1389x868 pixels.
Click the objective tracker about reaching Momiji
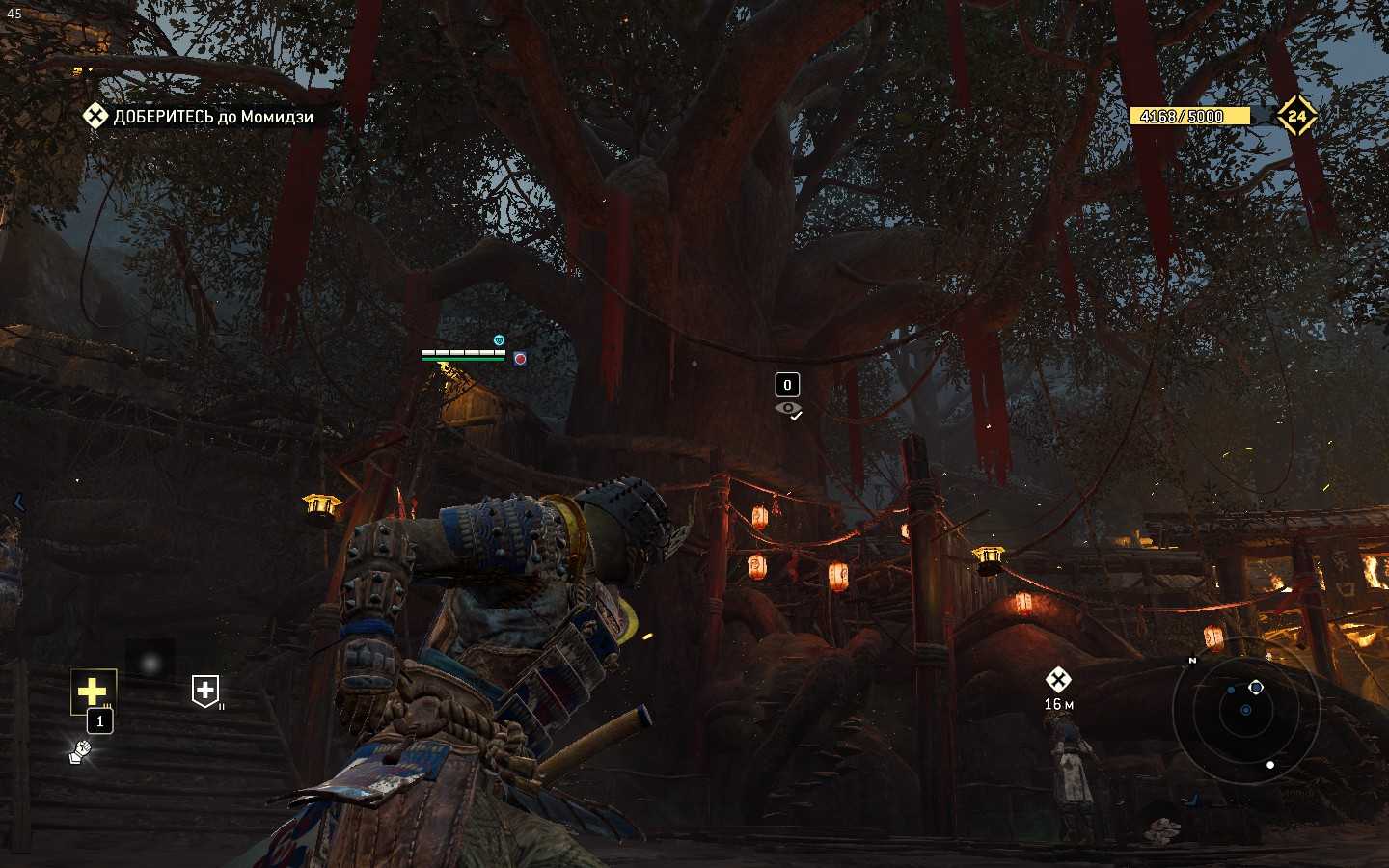tap(200, 117)
